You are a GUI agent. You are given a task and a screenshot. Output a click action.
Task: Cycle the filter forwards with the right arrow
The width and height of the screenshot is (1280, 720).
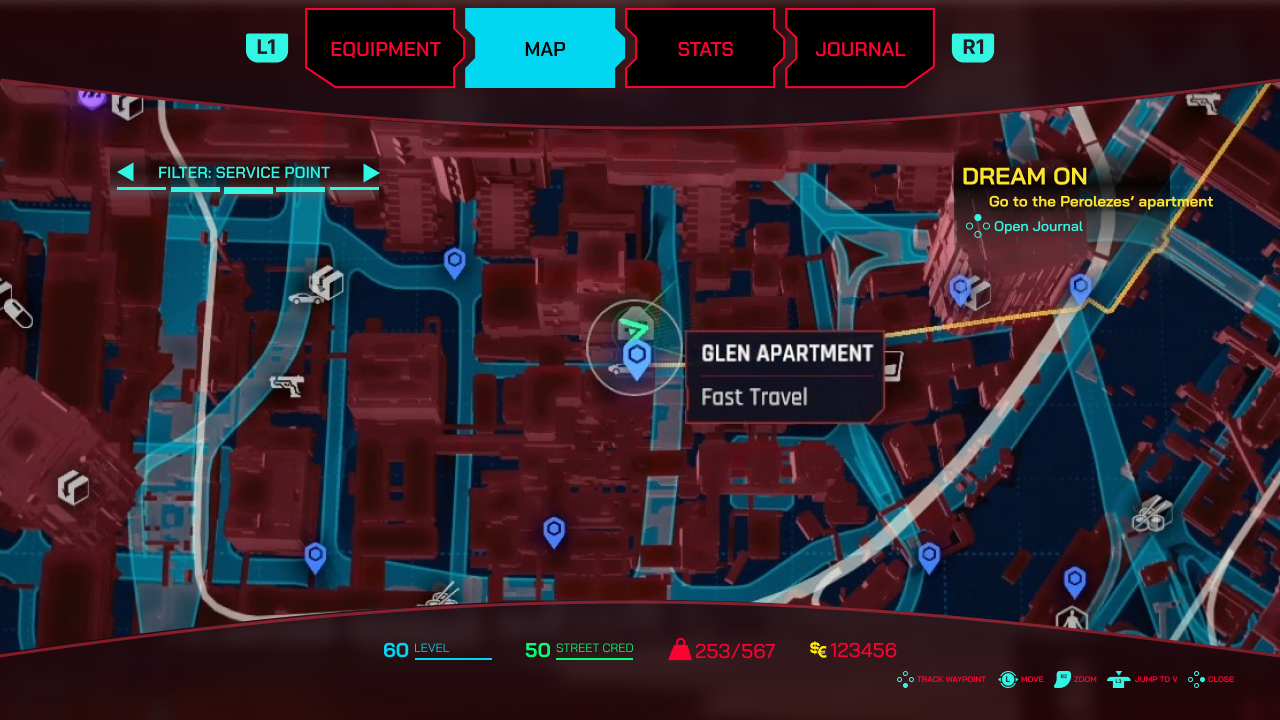372,172
